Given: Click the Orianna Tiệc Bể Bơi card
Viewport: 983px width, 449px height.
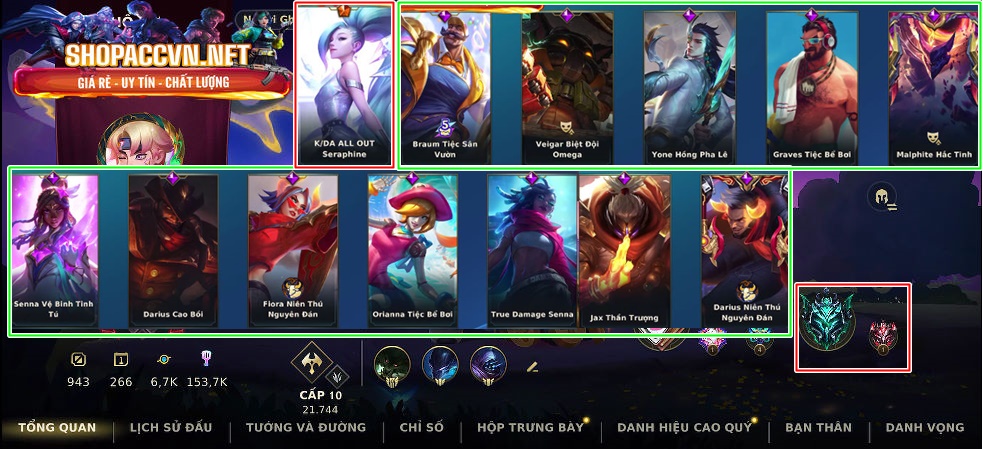Looking at the screenshot, I should point(413,250).
